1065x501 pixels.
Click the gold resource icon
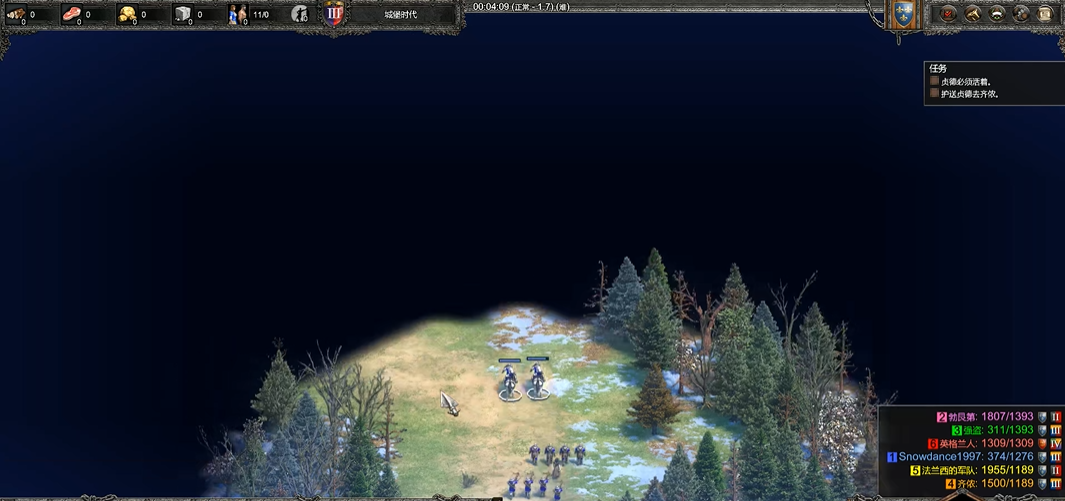(x=128, y=15)
